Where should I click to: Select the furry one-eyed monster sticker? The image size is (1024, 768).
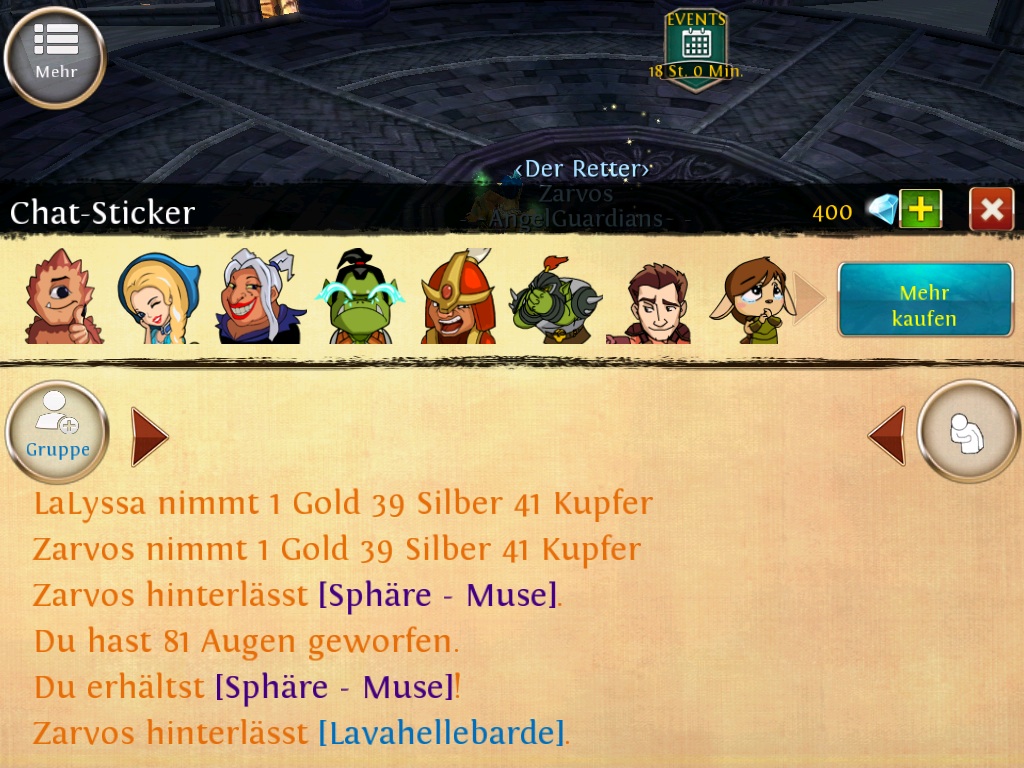point(62,297)
